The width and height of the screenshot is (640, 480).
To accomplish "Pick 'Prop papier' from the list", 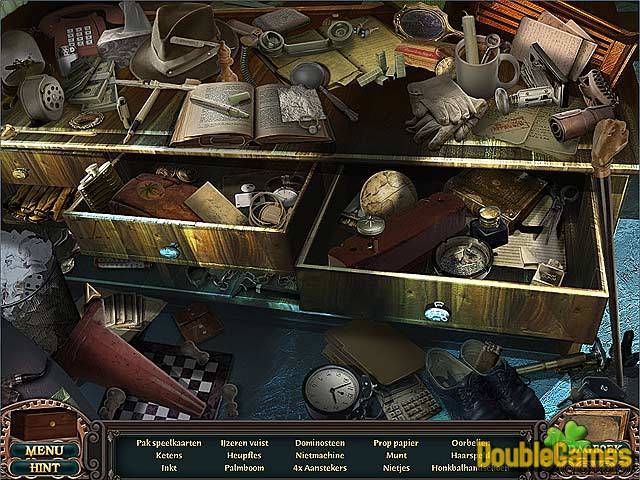I will (395, 440).
